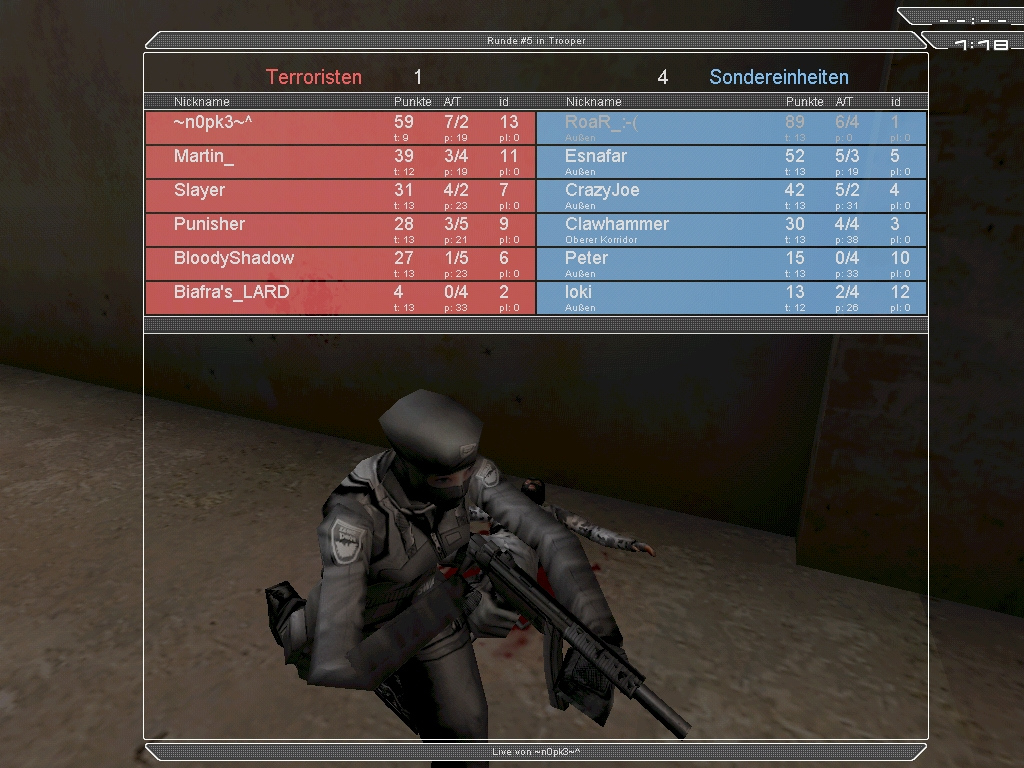Select Punisher's scoreboard row

point(340,230)
